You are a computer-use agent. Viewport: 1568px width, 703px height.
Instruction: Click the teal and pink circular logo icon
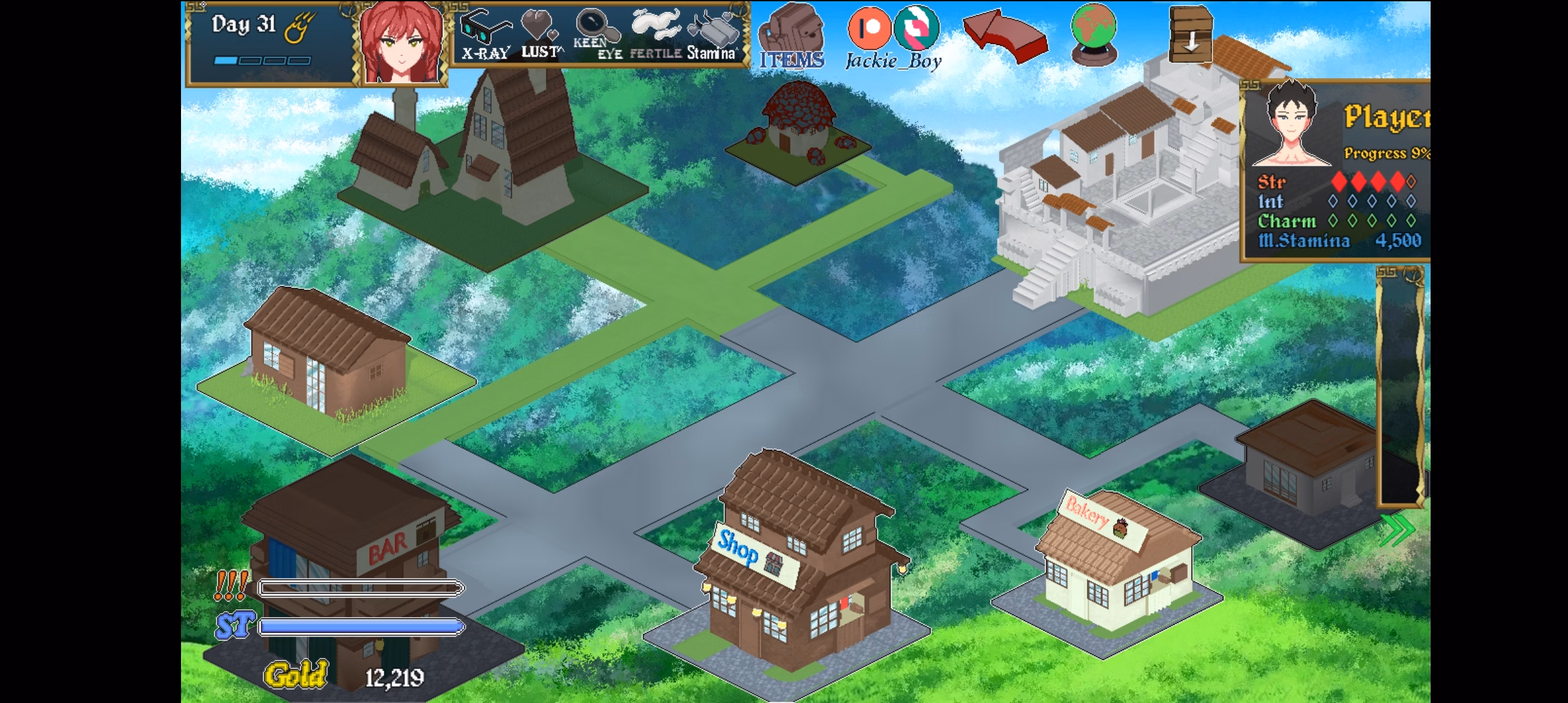point(916,29)
